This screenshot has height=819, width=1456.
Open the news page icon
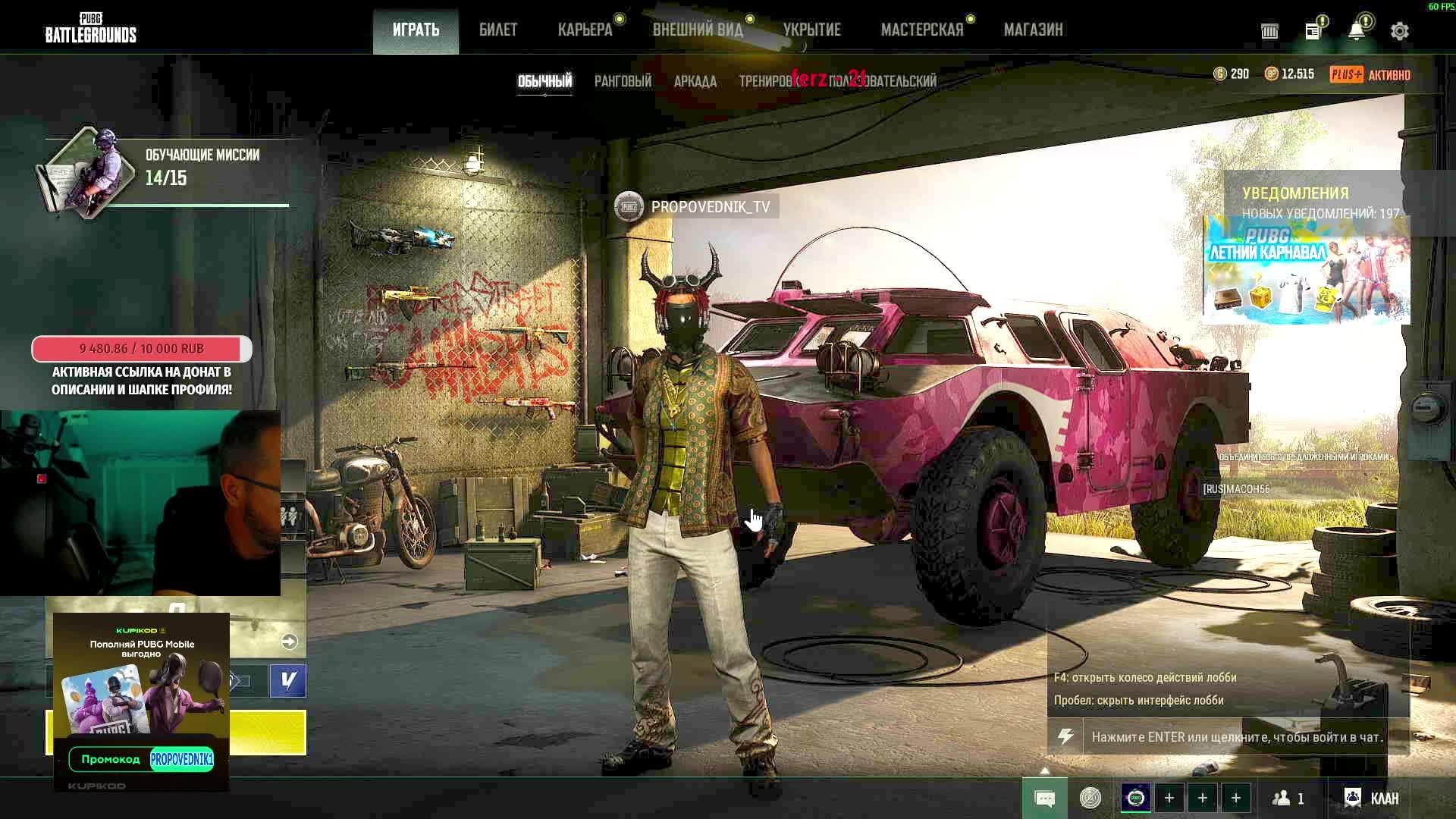pos(1313,31)
